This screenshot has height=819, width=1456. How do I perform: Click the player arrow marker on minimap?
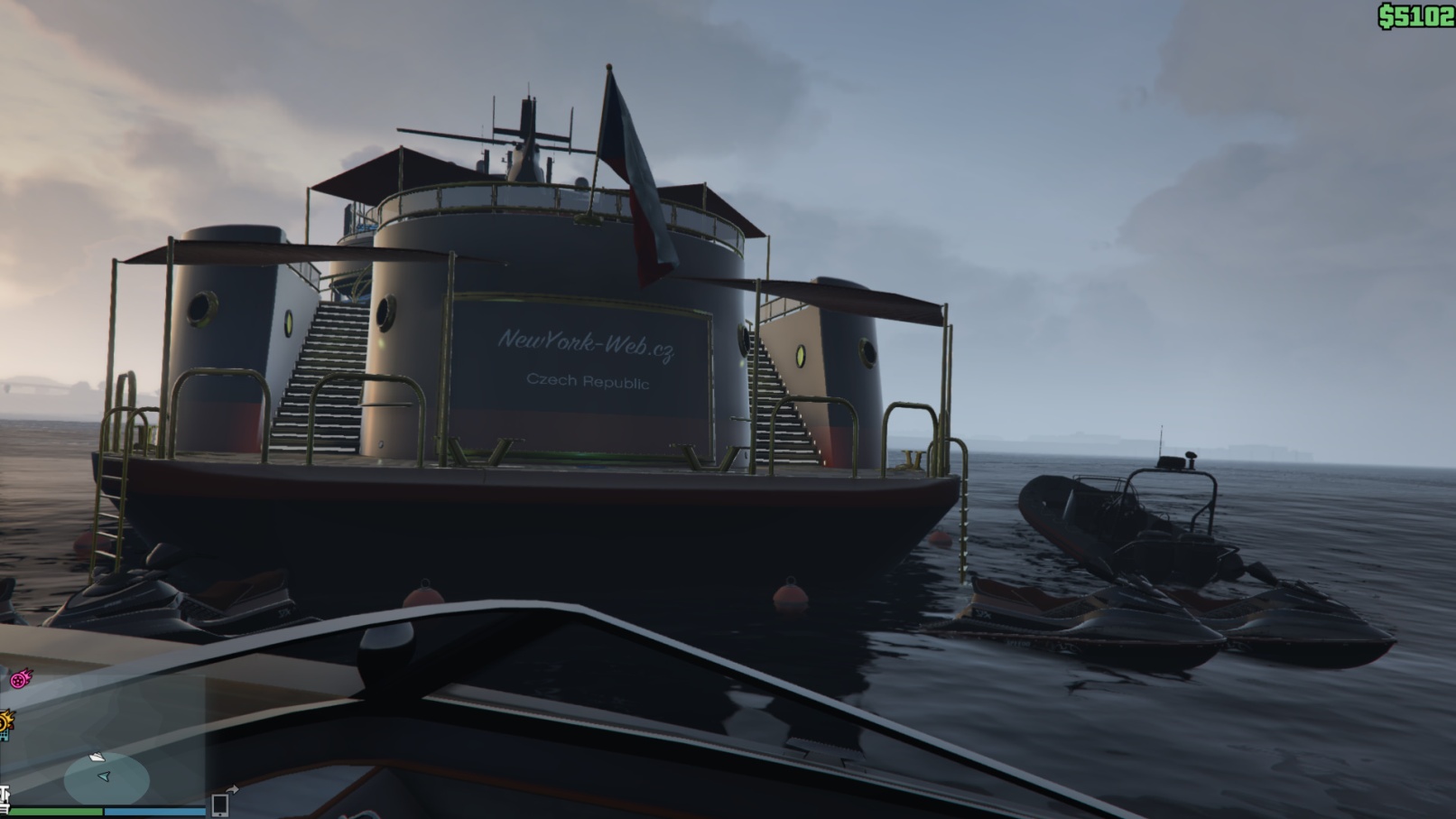click(104, 776)
